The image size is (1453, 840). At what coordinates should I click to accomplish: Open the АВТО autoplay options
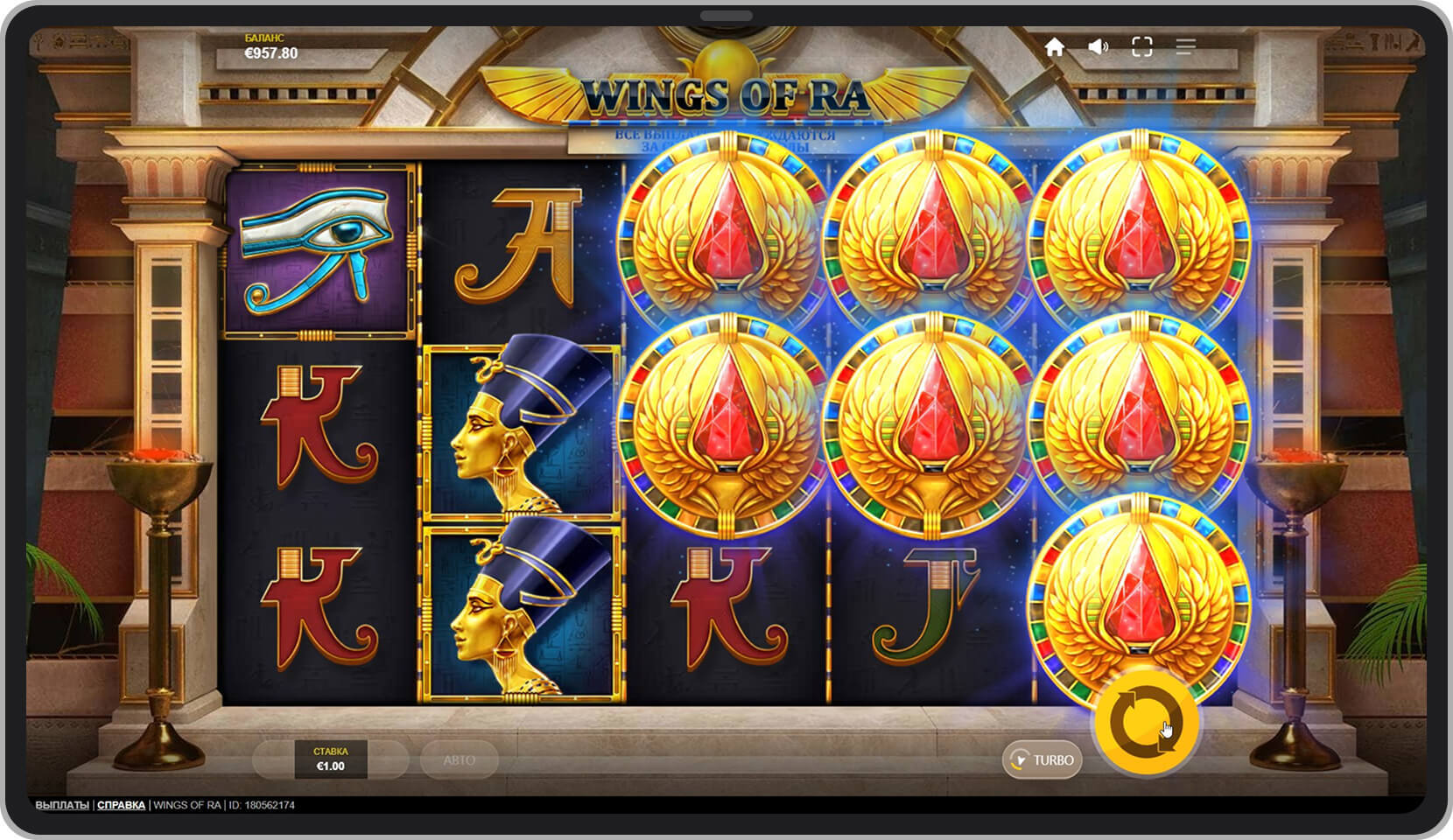pyautogui.click(x=459, y=759)
